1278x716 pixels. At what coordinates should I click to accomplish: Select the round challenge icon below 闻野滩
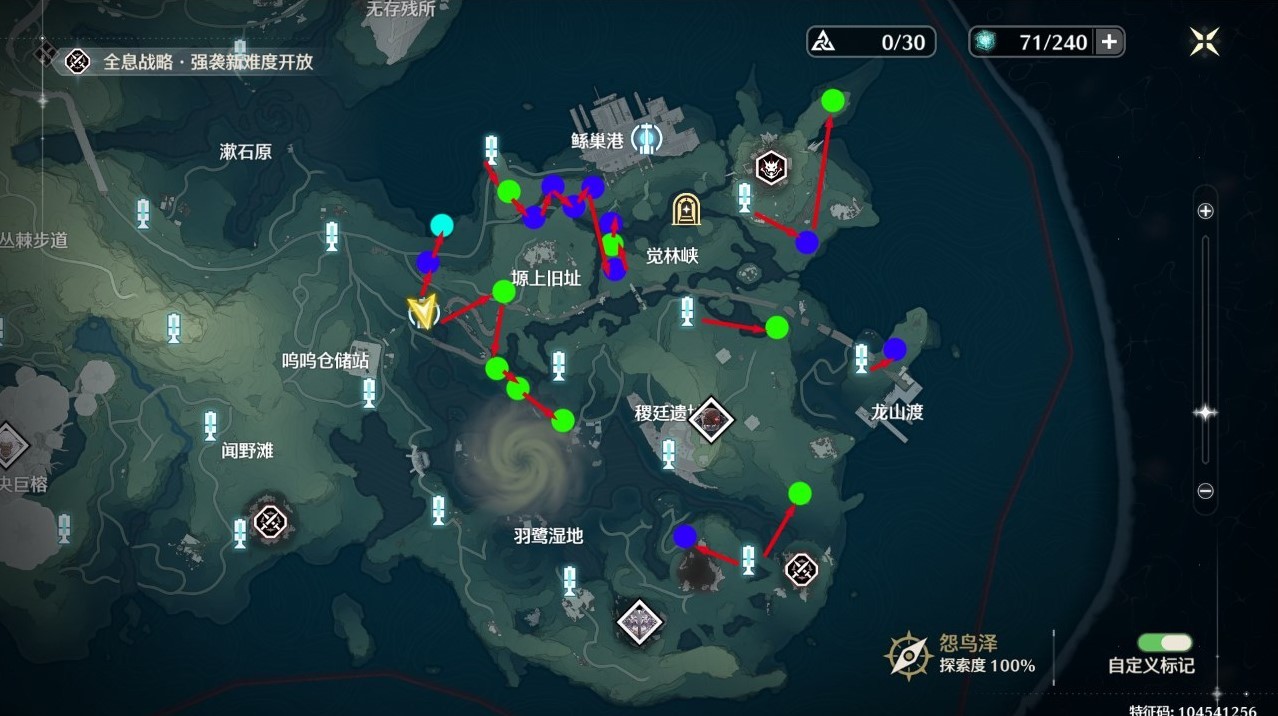click(270, 519)
